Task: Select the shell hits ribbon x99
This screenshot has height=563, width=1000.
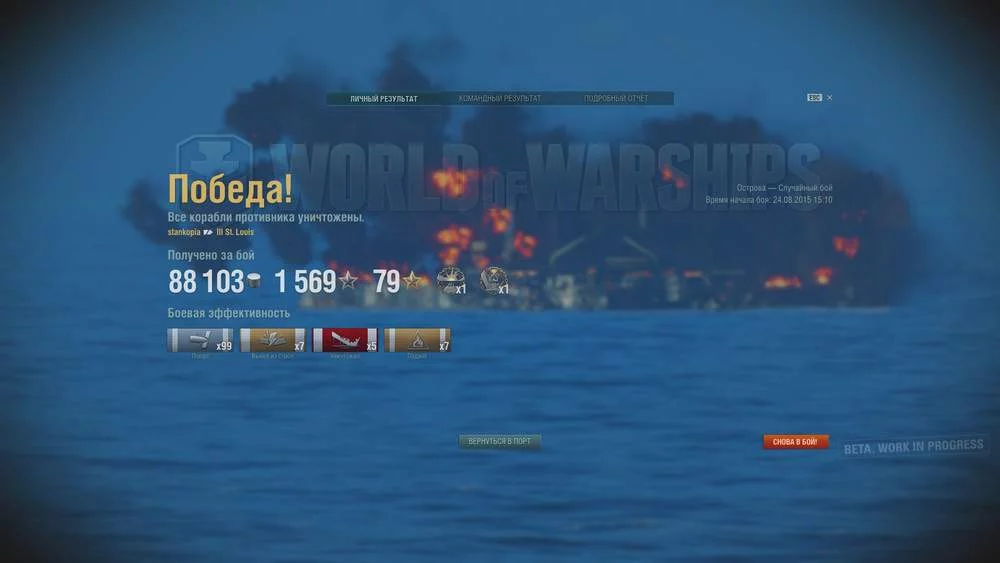Action: pos(199,340)
